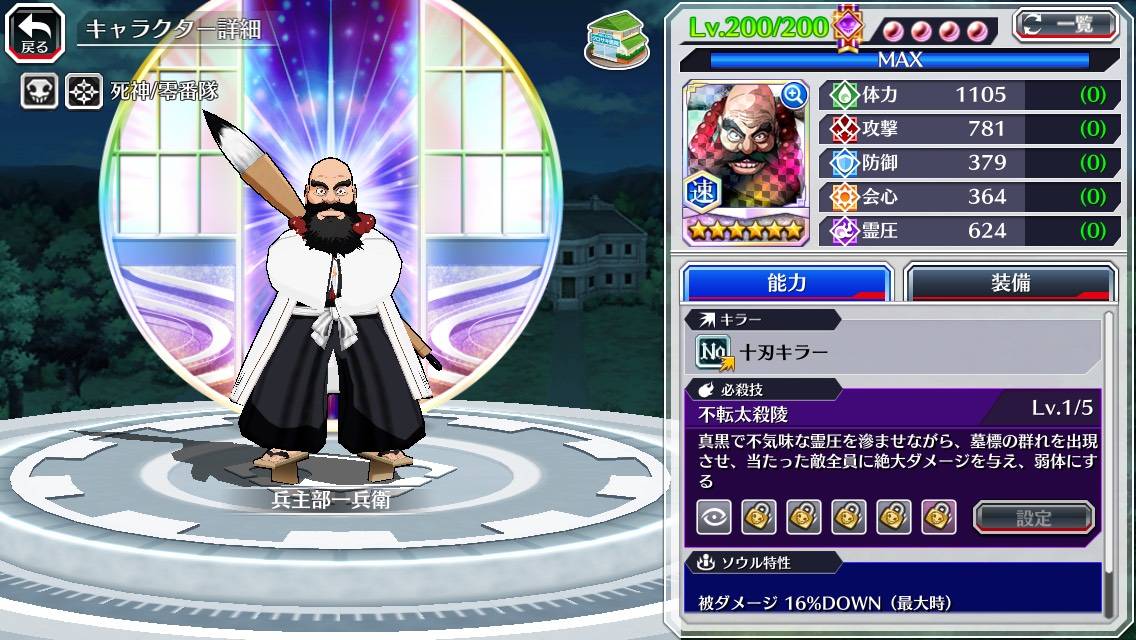
Task: Tap the crosshair icon beside 死神/零番隊
Action: 84,92
